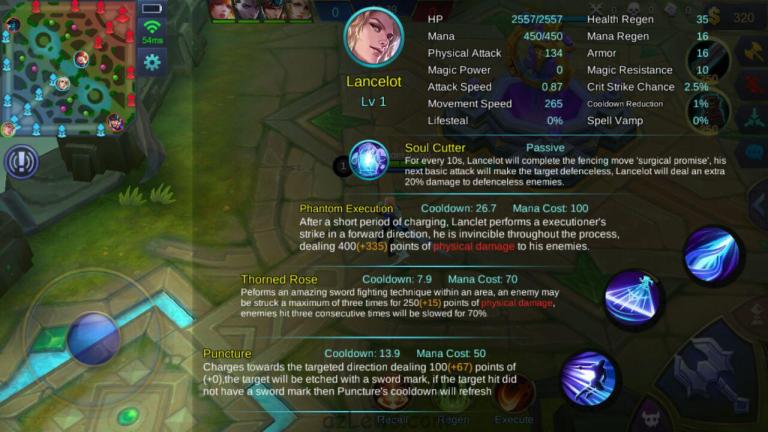Activate the Phantom Execution skill

(712, 256)
